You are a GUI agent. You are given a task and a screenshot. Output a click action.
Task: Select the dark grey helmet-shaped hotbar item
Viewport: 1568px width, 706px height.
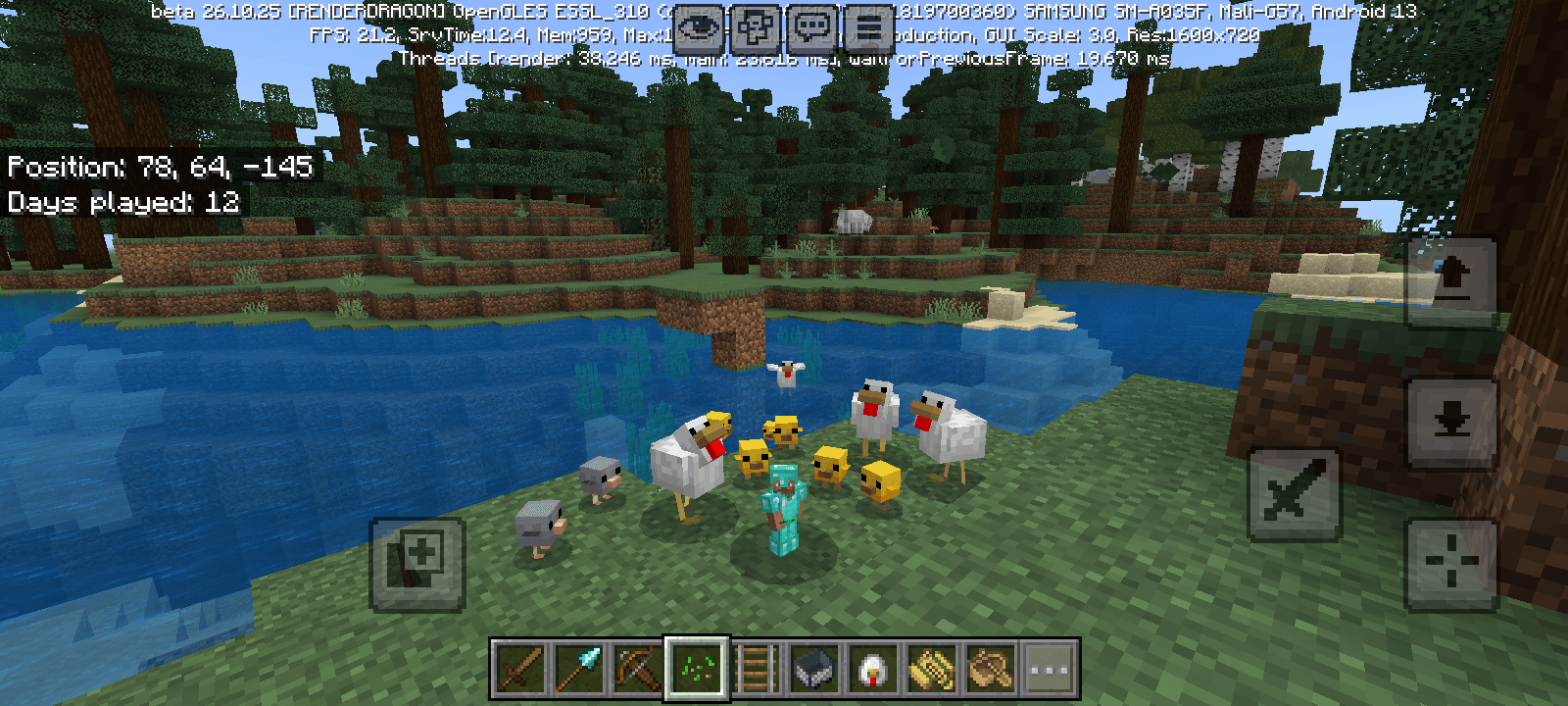[x=814, y=671]
